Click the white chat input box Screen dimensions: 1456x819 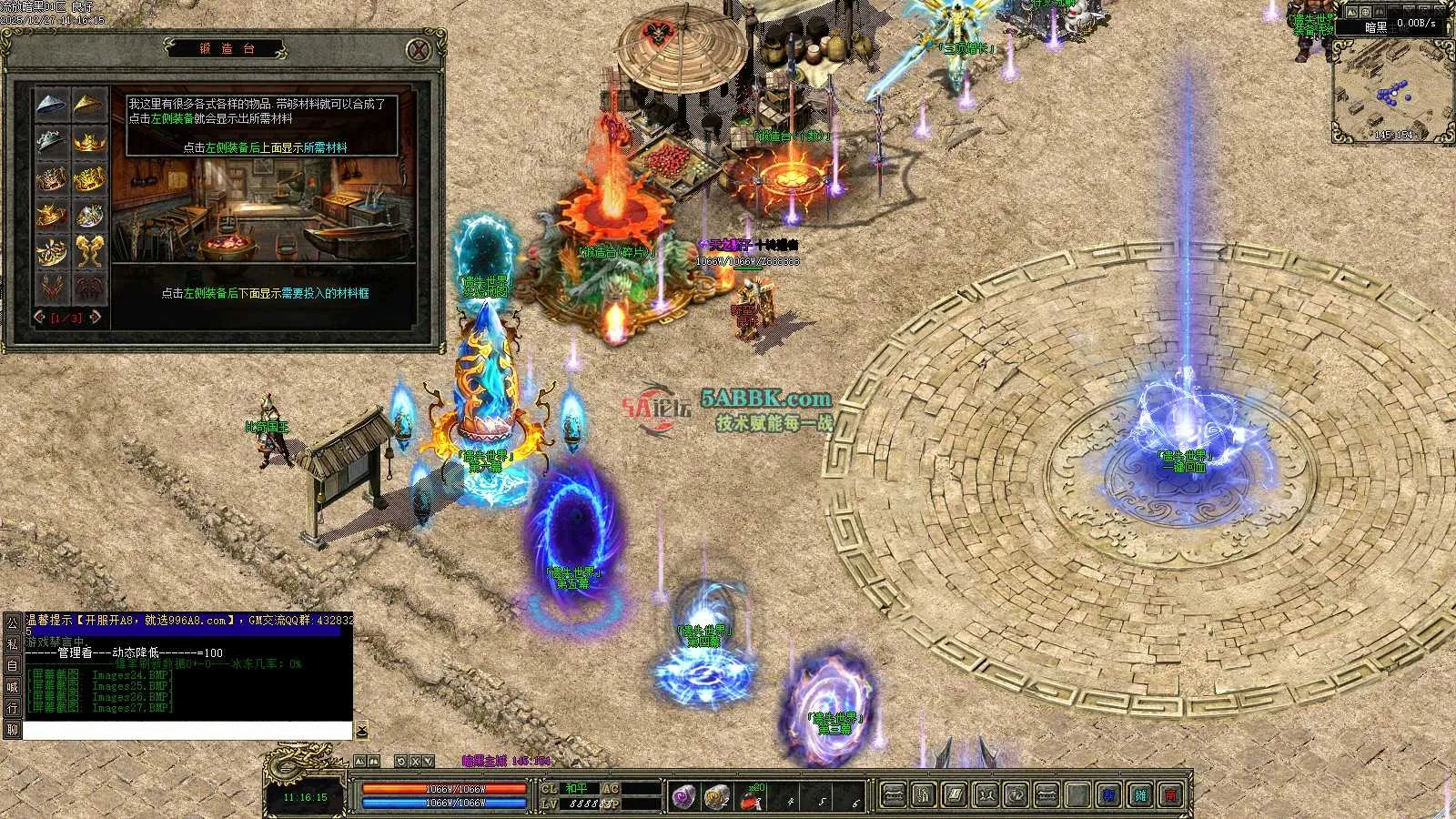[x=187, y=730]
